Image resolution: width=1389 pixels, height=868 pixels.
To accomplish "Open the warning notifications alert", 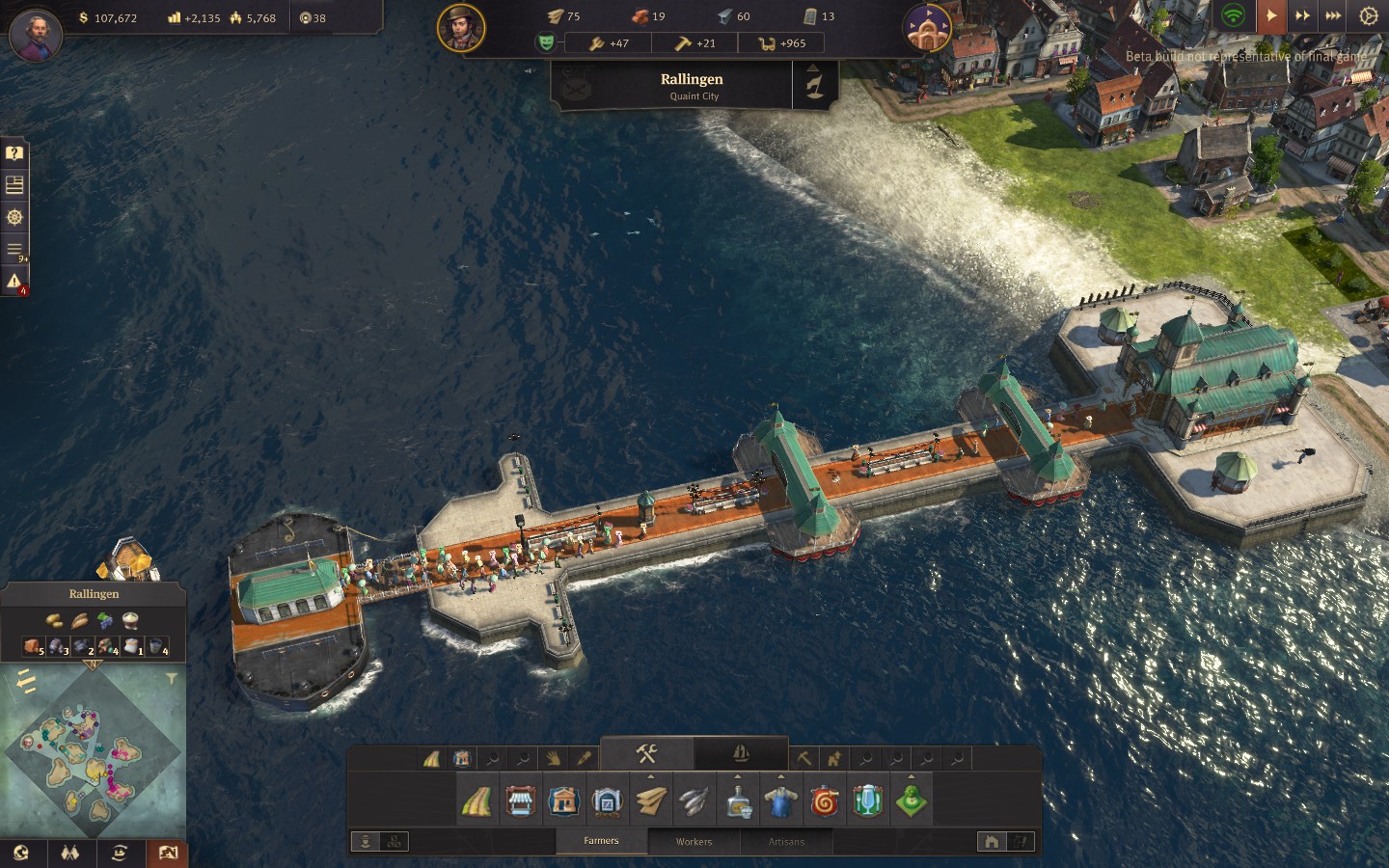I will (14, 281).
